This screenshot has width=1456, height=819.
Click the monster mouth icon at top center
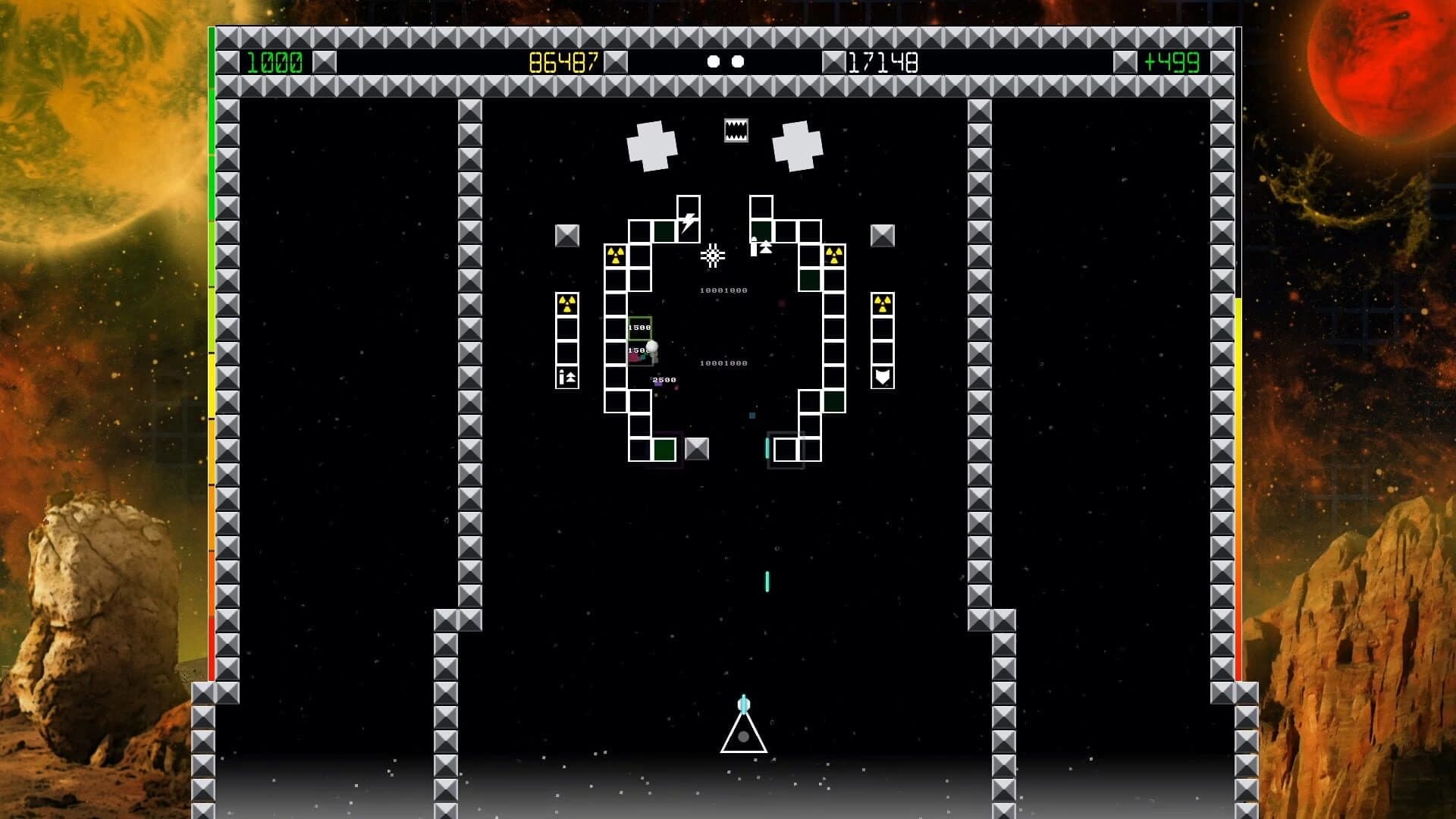coord(733,129)
